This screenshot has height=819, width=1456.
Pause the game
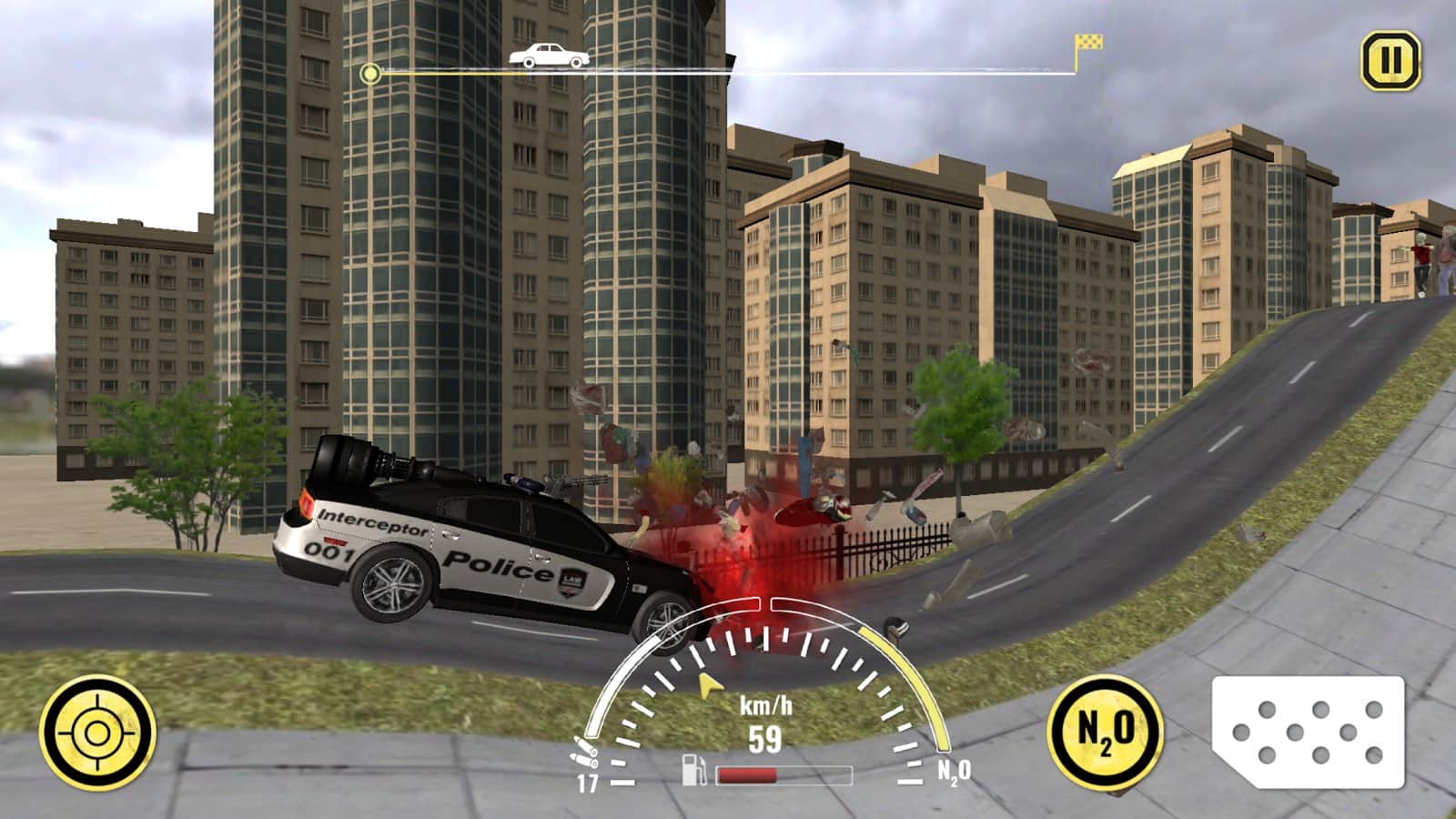point(1390,61)
